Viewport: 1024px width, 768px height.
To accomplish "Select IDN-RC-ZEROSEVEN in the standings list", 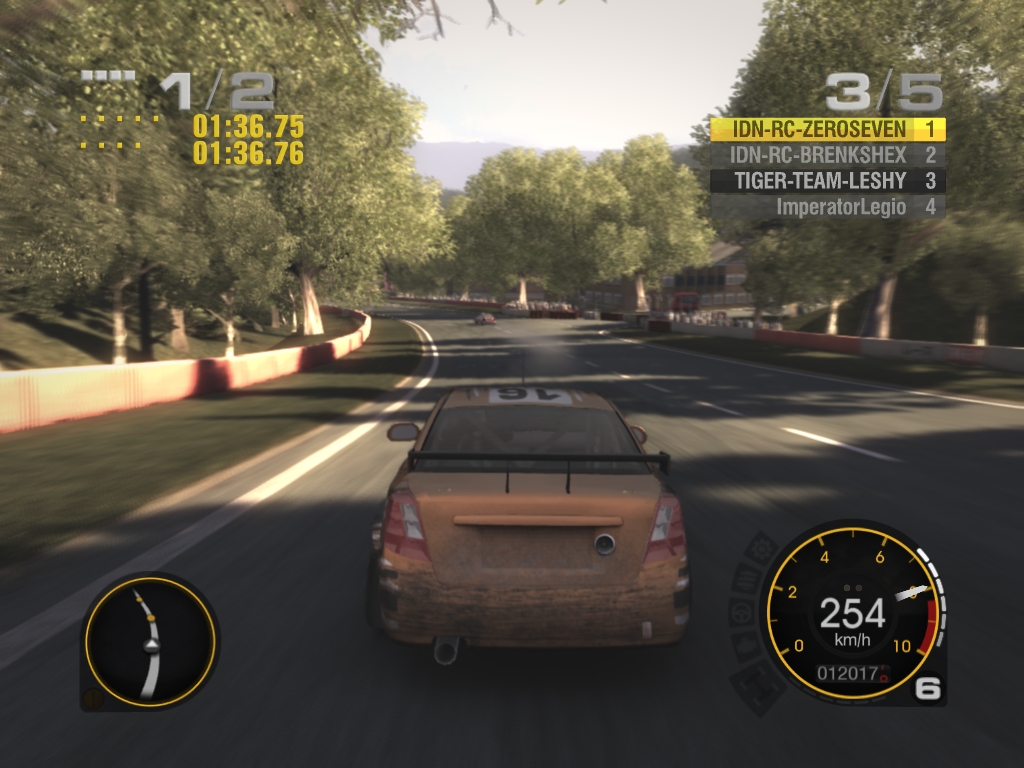I will 827,129.
